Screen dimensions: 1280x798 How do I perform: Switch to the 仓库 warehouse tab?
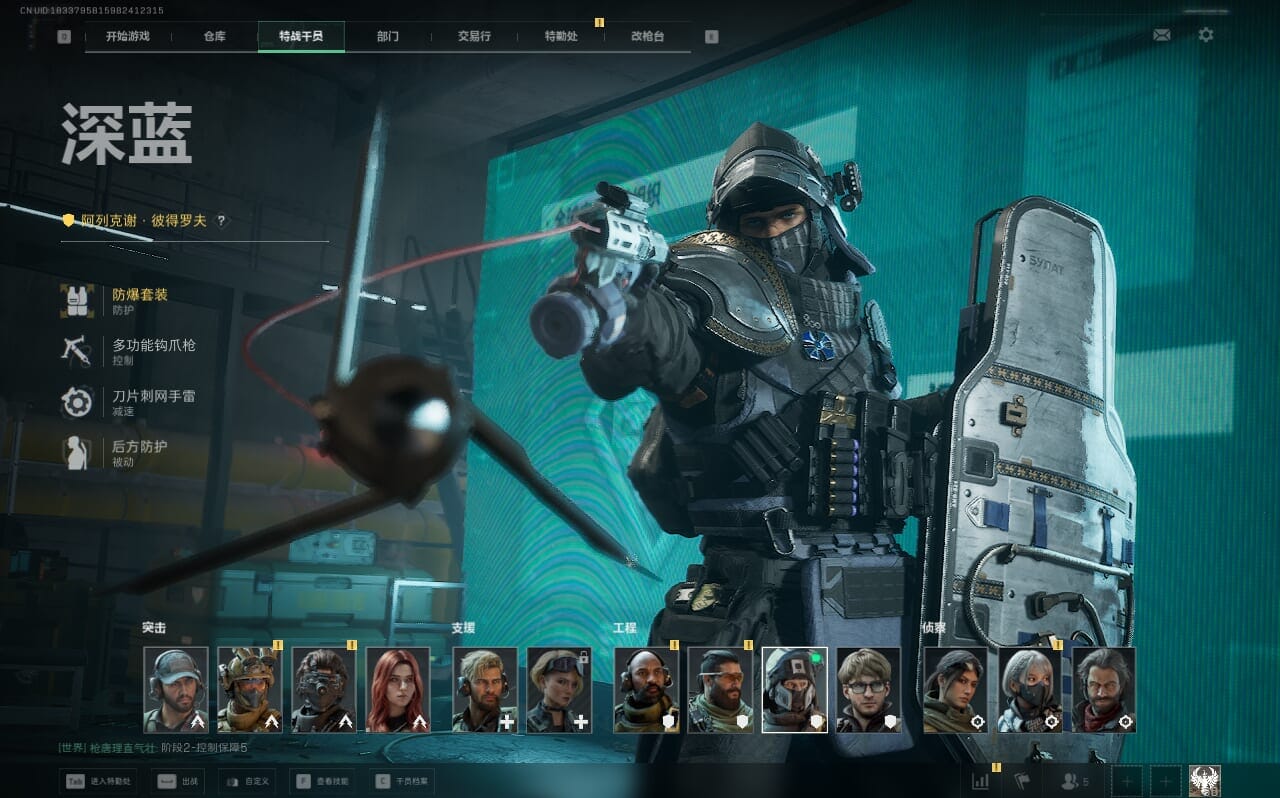(x=214, y=36)
